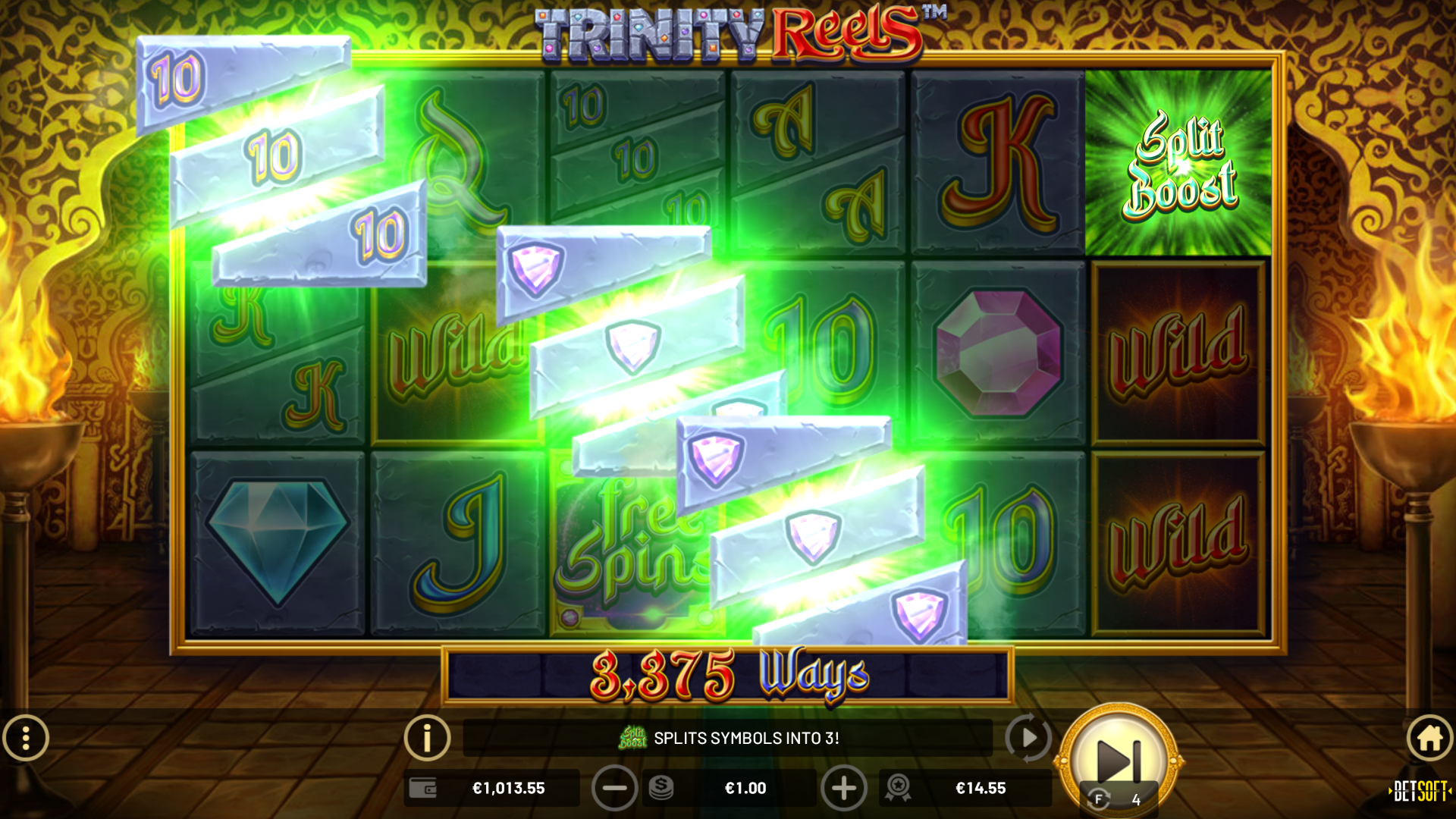Return to lobby via the home button

1429,738
